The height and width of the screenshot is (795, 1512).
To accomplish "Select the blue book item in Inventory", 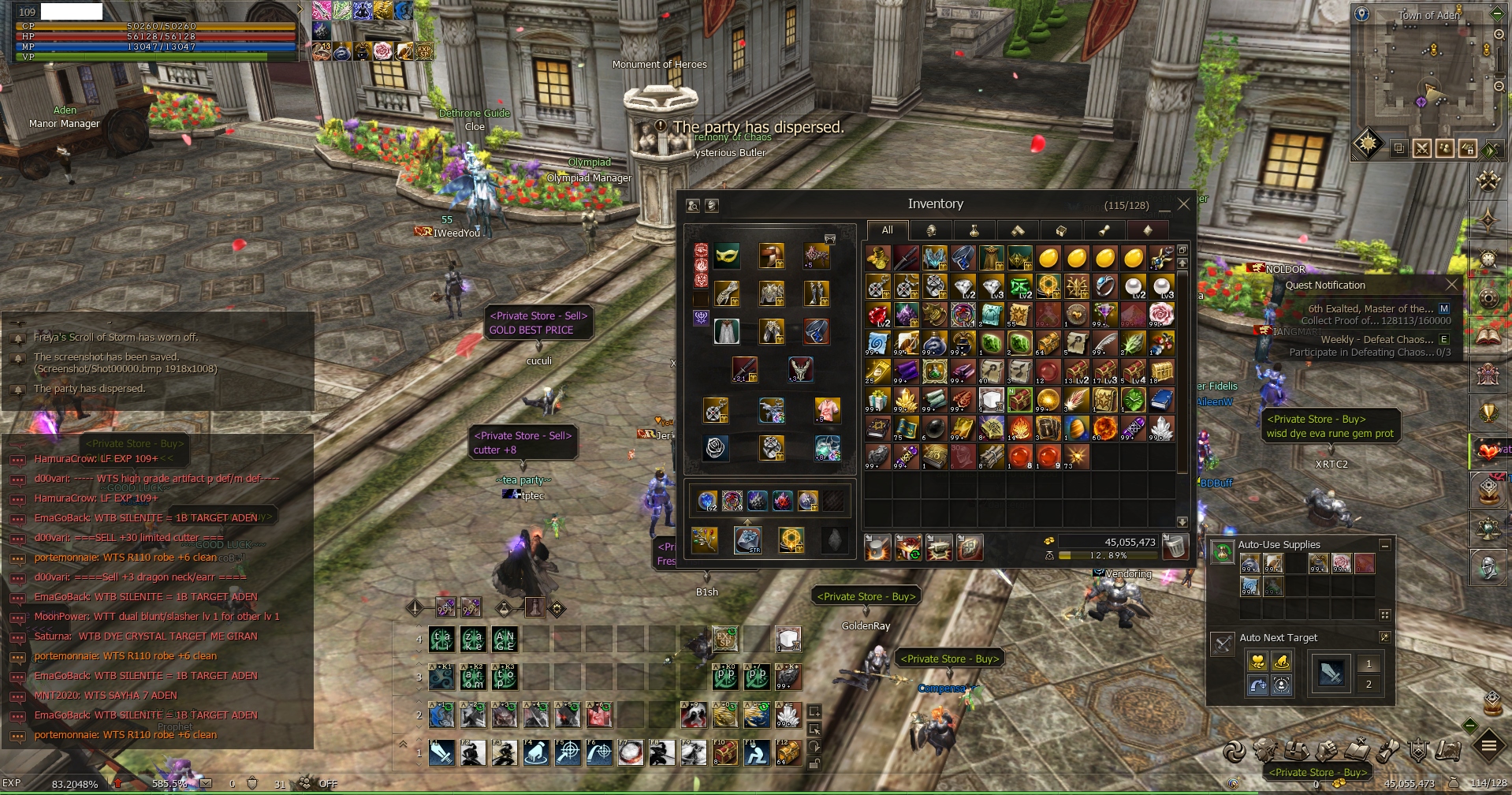I will [1161, 400].
